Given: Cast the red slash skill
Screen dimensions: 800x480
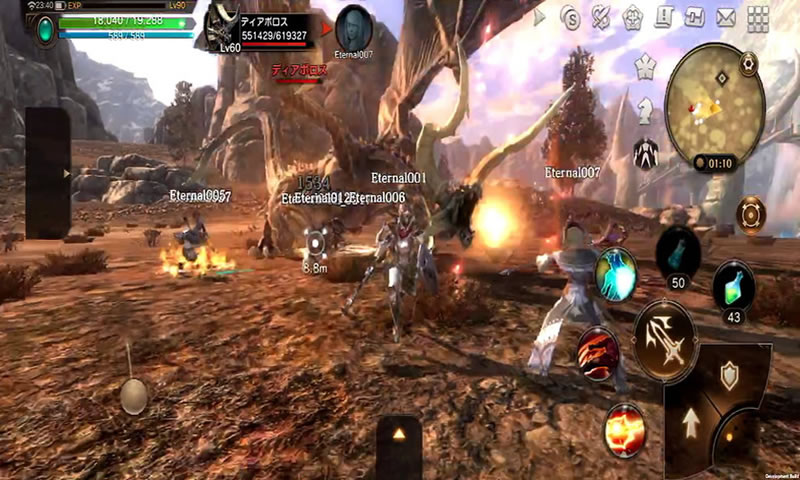Looking at the screenshot, I should coord(598,350).
